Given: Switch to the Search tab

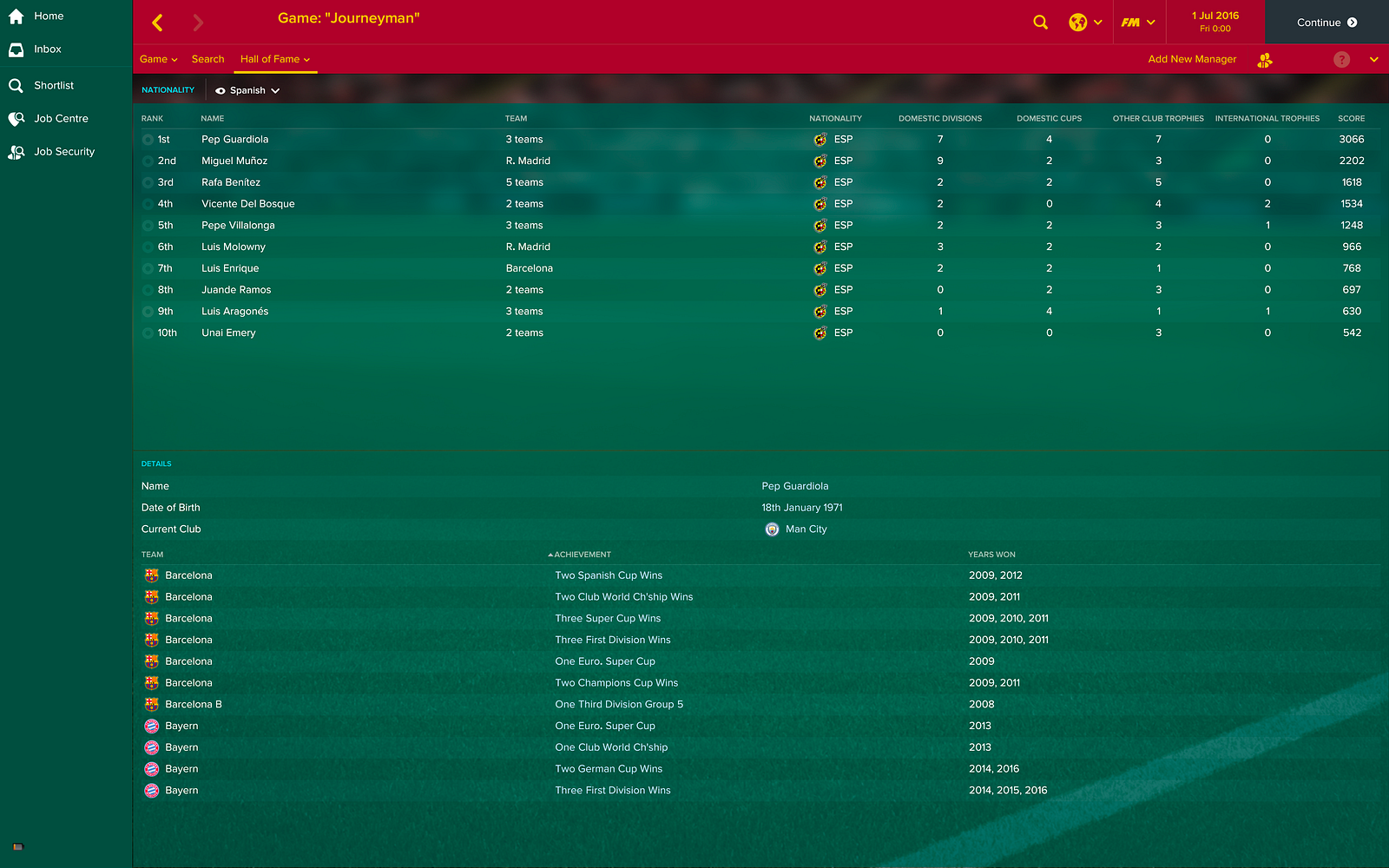Looking at the screenshot, I should [207, 59].
